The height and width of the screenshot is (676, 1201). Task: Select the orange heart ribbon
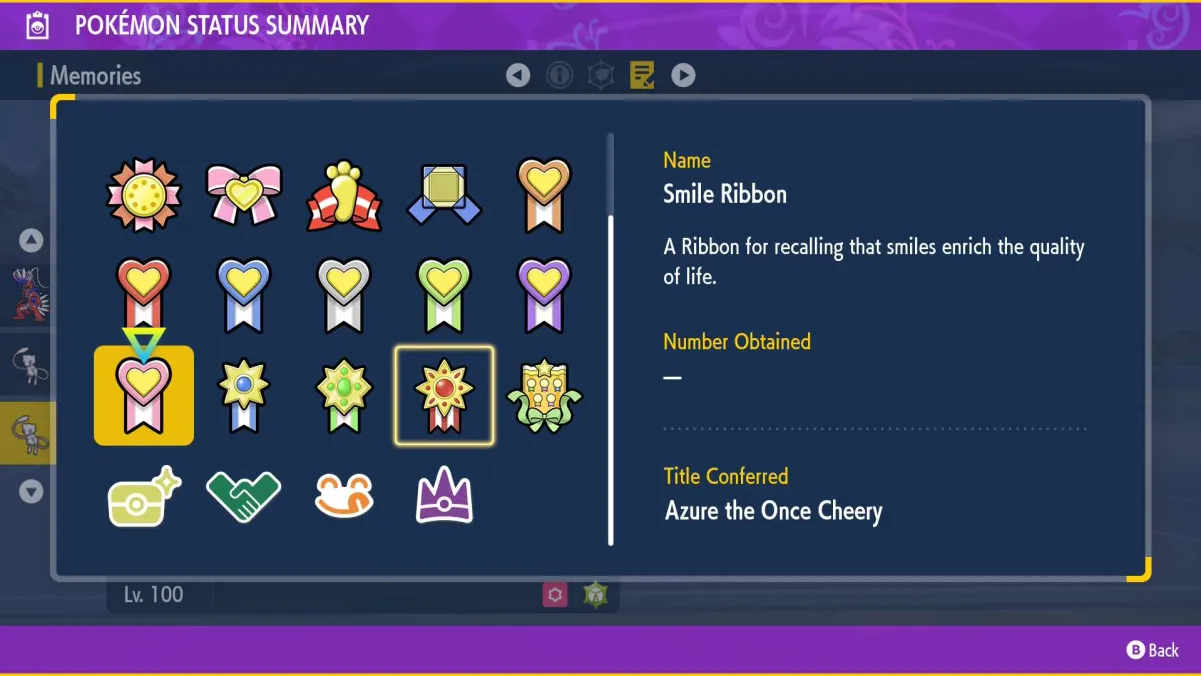[x=544, y=194]
